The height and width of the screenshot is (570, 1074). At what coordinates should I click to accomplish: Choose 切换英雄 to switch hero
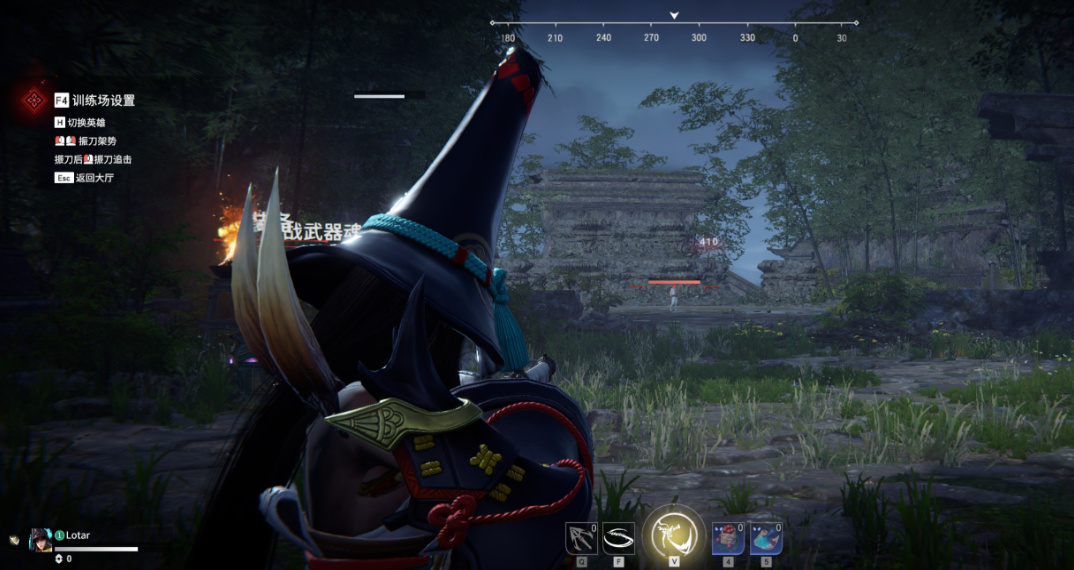point(86,123)
